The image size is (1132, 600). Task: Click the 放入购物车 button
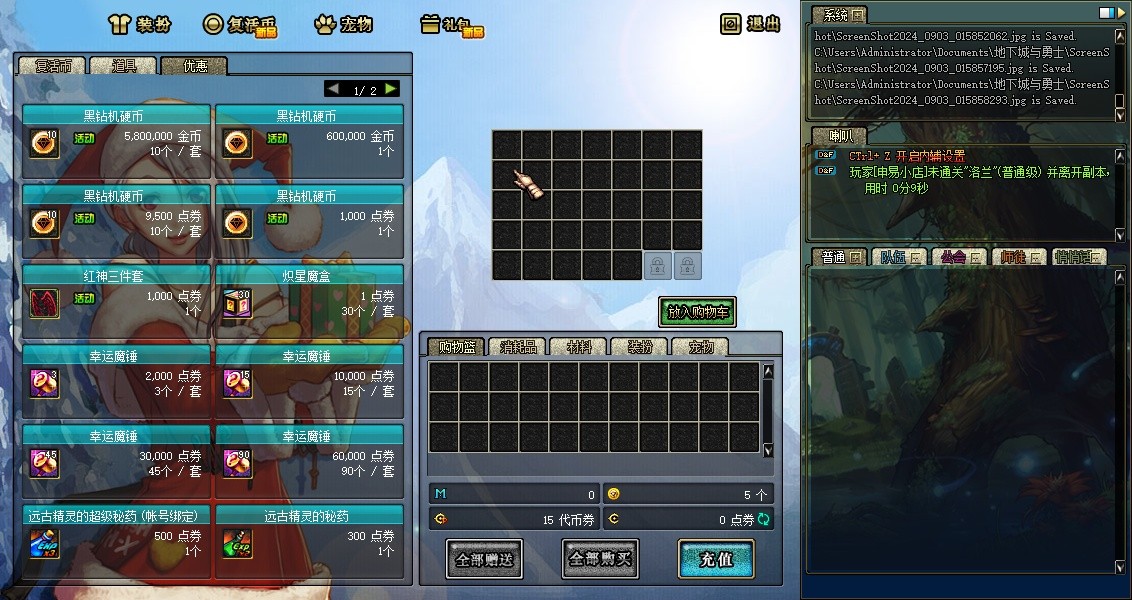click(x=697, y=312)
